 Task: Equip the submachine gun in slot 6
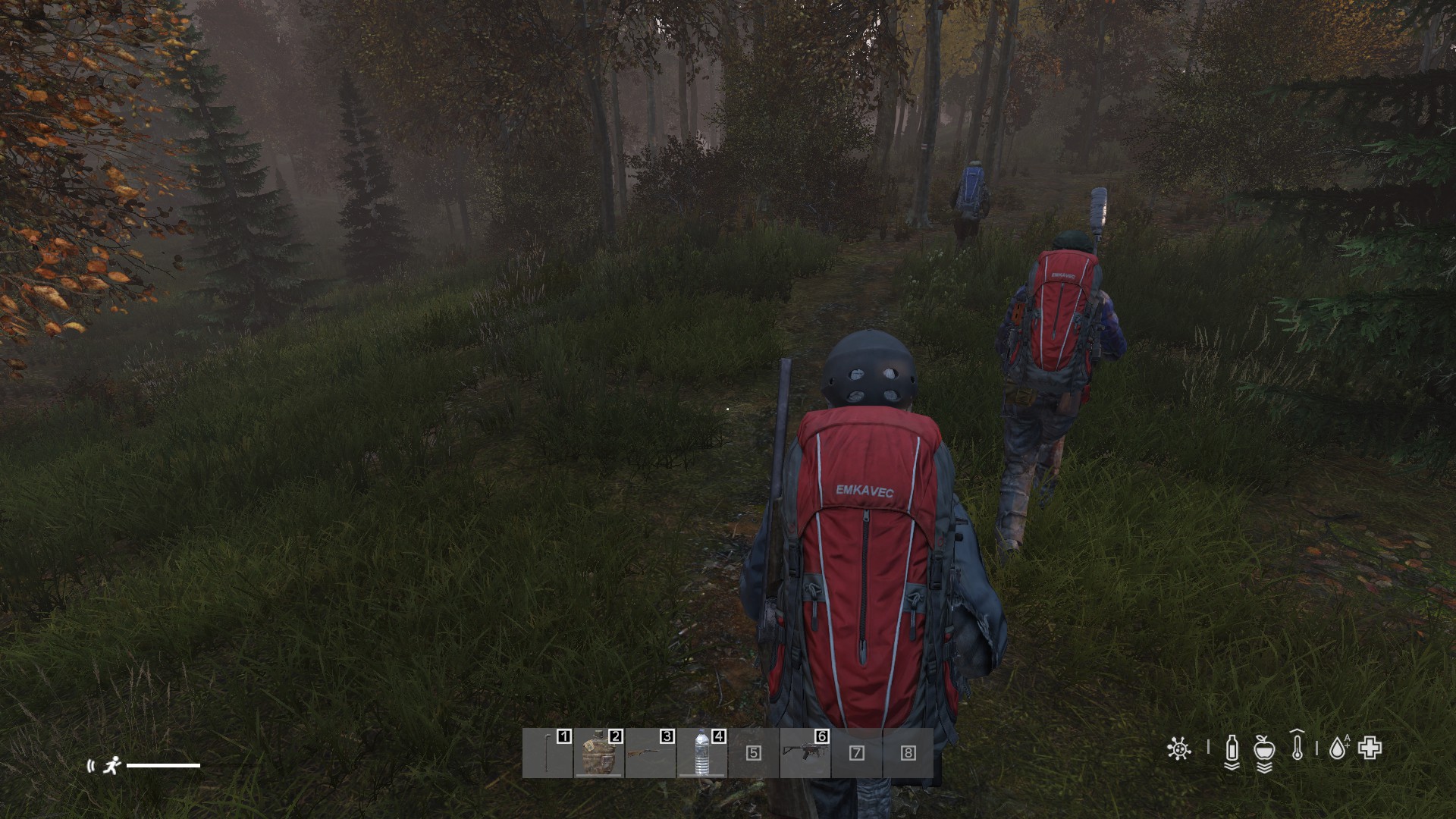[x=805, y=752]
